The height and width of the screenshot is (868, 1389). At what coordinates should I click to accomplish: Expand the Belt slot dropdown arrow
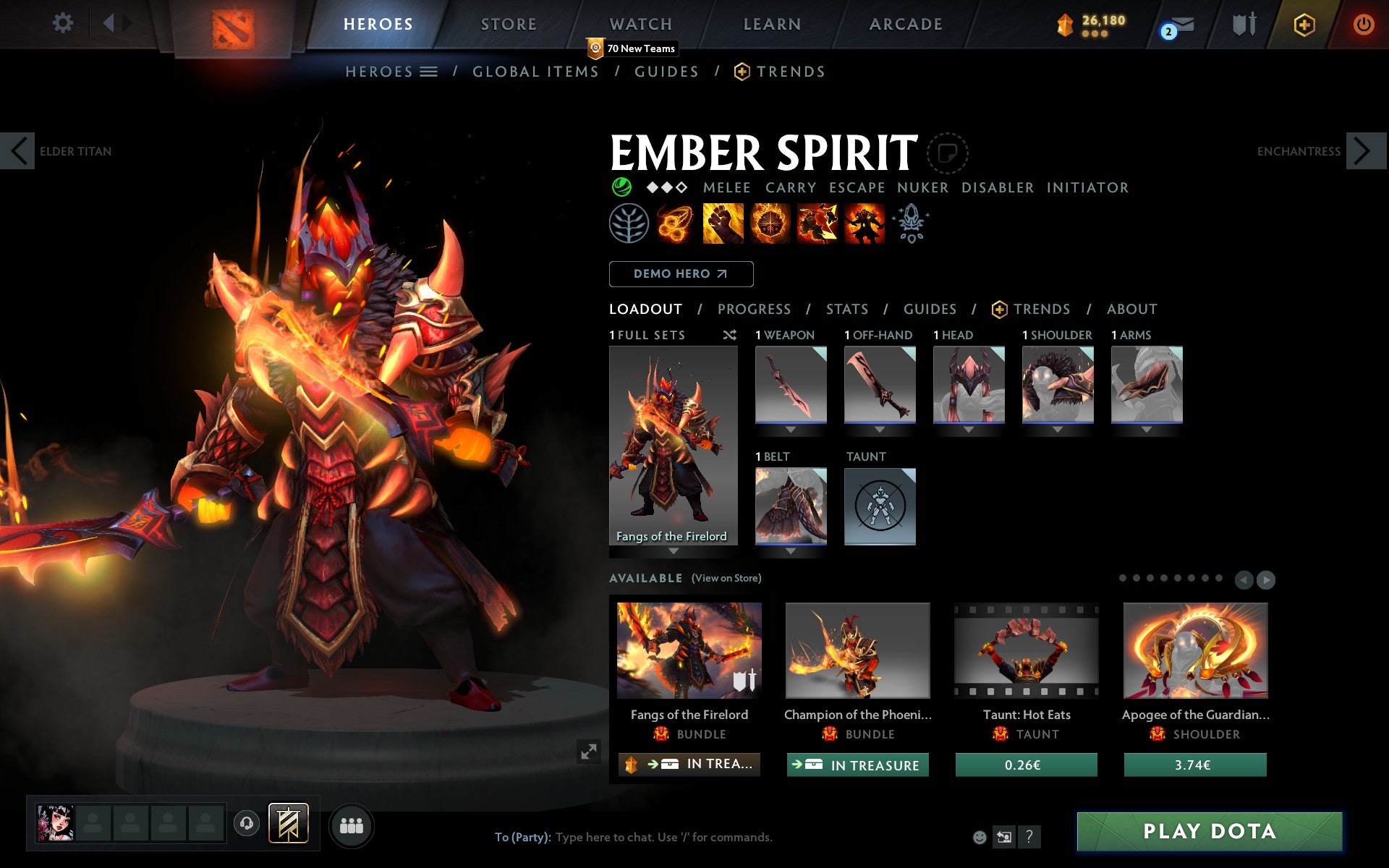791,550
